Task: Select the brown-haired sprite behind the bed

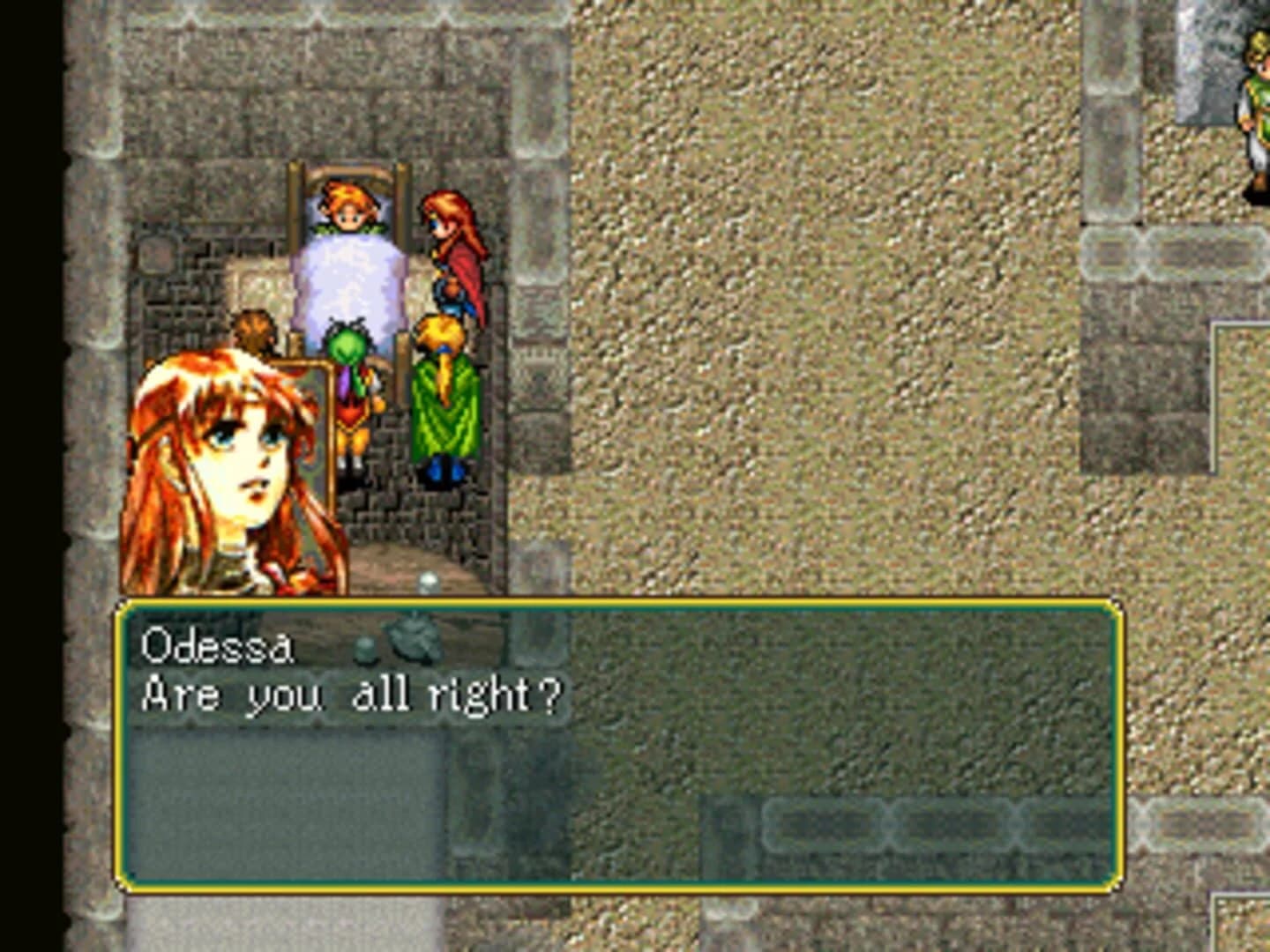Action: pyautogui.click(x=251, y=335)
